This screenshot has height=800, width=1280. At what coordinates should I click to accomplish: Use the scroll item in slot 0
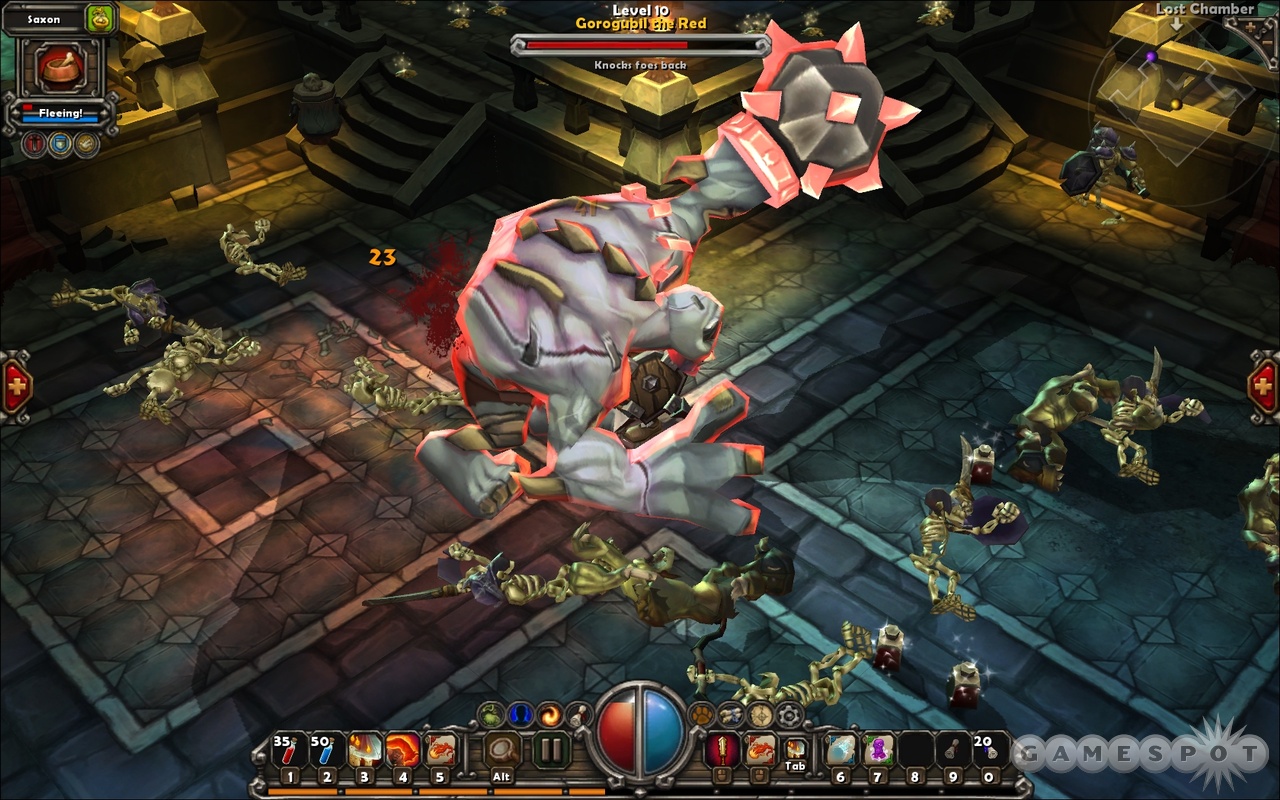(x=989, y=750)
